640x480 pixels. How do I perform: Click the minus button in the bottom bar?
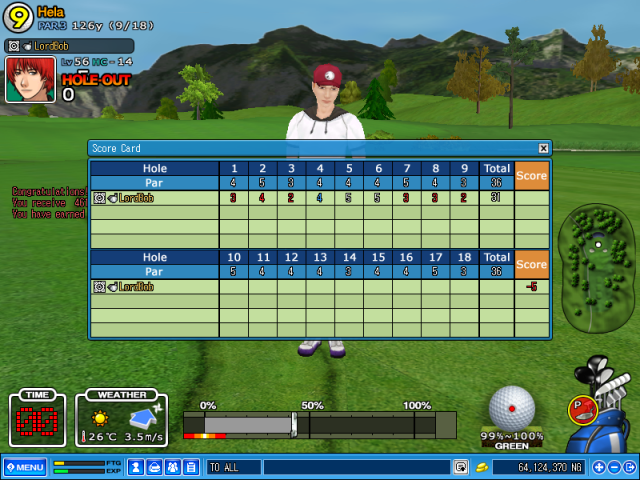(x=616, y=467)
